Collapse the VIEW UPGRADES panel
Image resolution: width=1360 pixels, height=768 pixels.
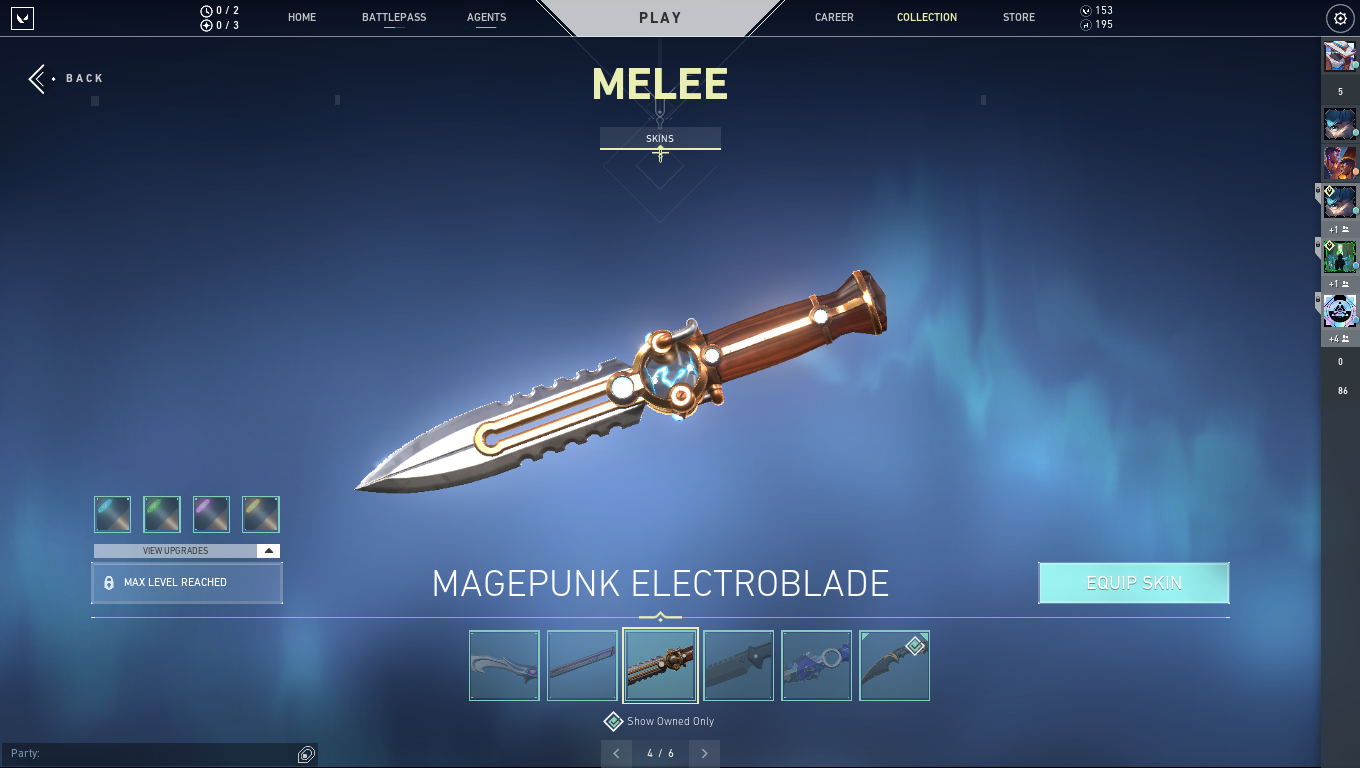(x=268, y=549)
